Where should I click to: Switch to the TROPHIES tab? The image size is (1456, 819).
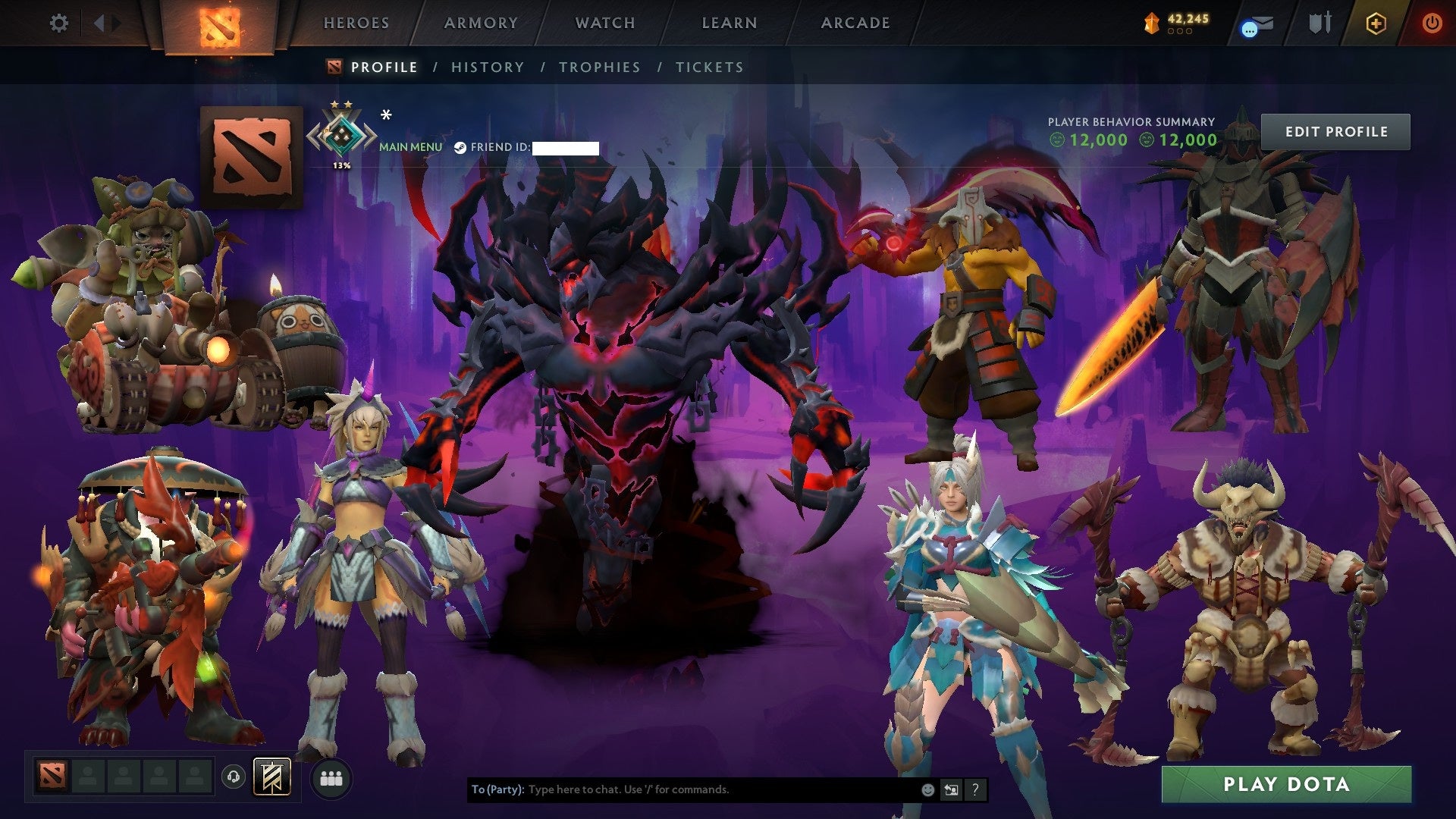tap(600, 67)
